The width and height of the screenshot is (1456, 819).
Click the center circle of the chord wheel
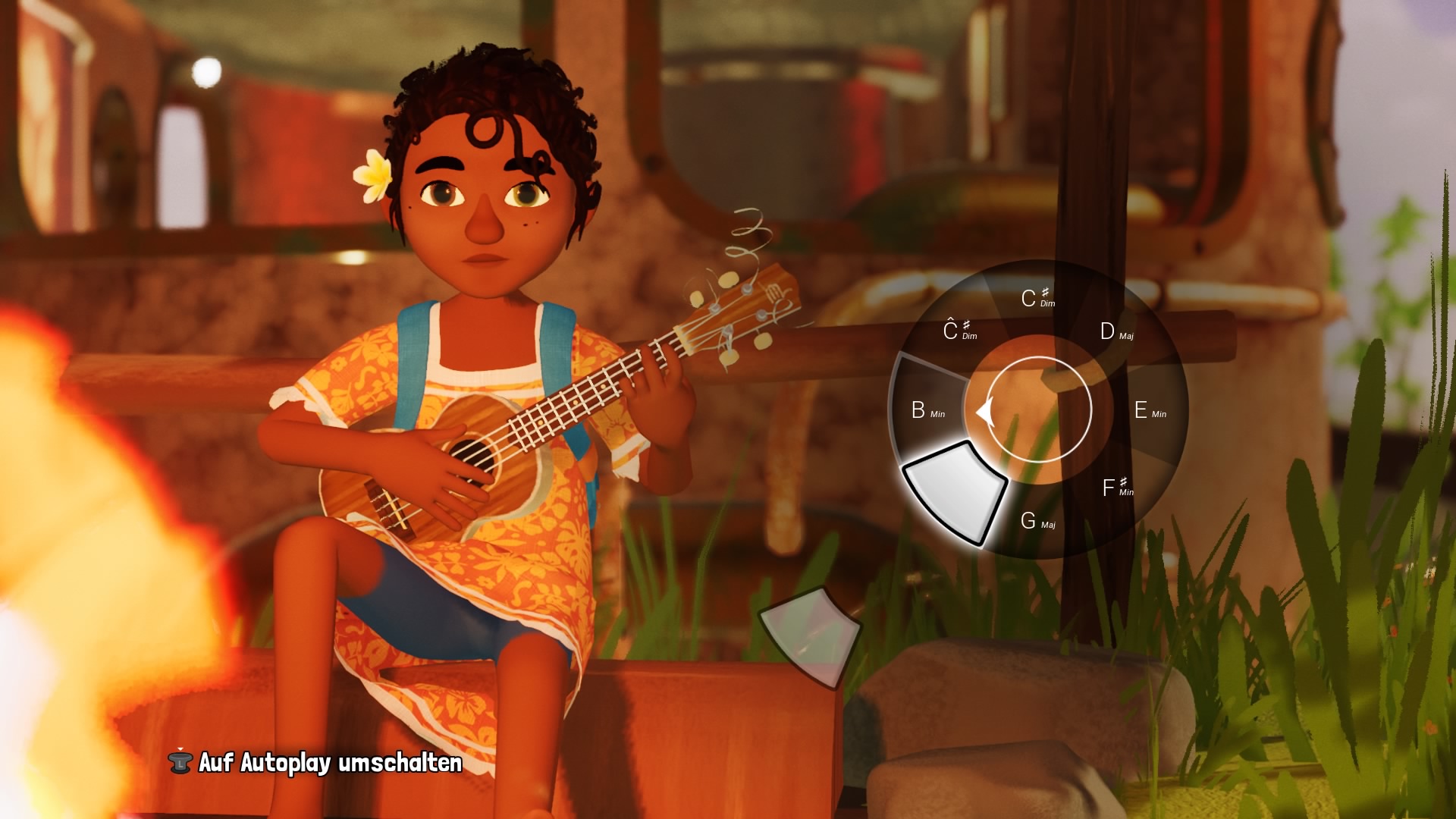click(x=1038, y=409)
